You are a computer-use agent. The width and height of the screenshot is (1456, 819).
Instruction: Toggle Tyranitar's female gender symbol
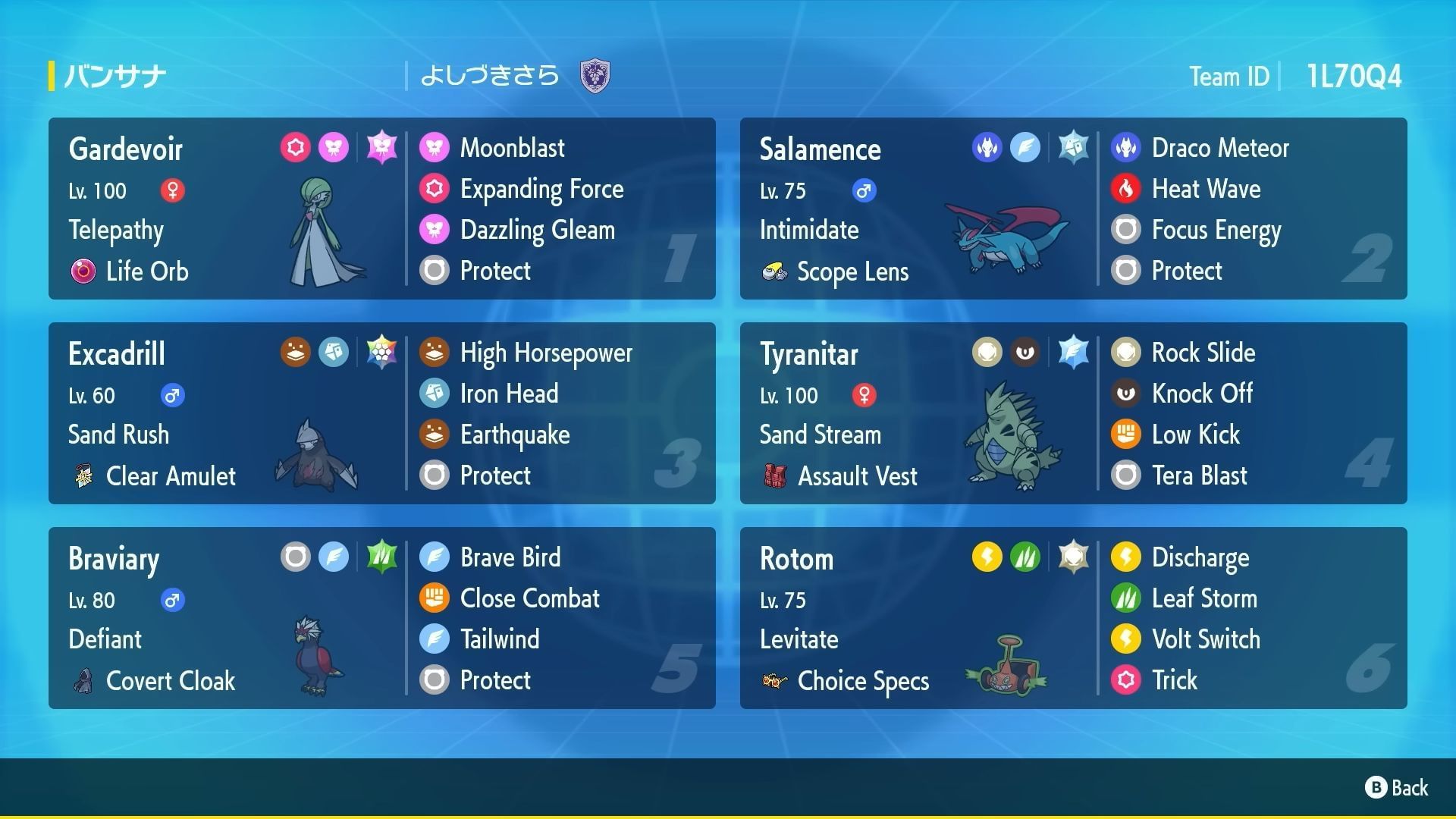click(x=864, y=395)
